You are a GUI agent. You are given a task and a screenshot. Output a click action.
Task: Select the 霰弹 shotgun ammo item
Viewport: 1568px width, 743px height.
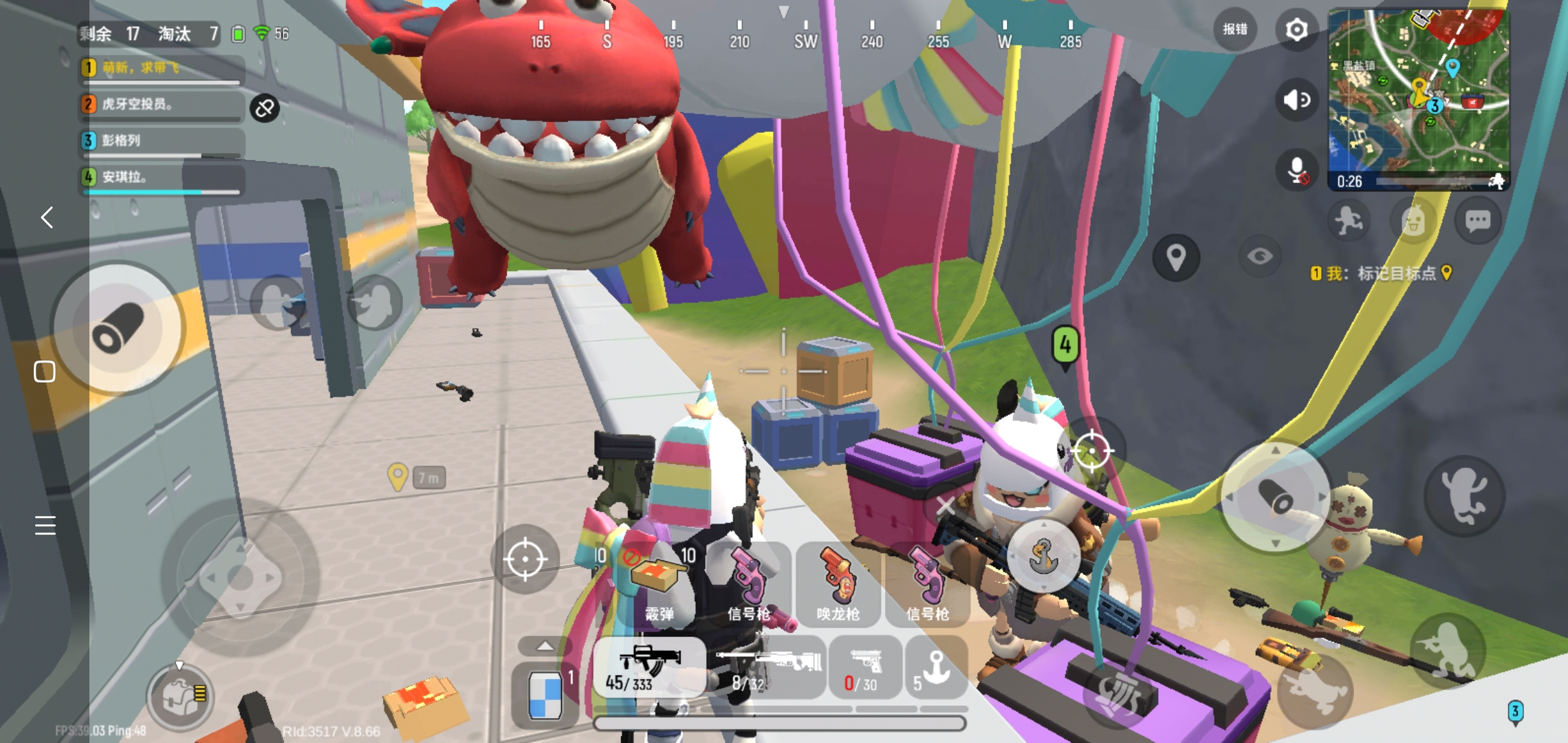tap(658, 583)
